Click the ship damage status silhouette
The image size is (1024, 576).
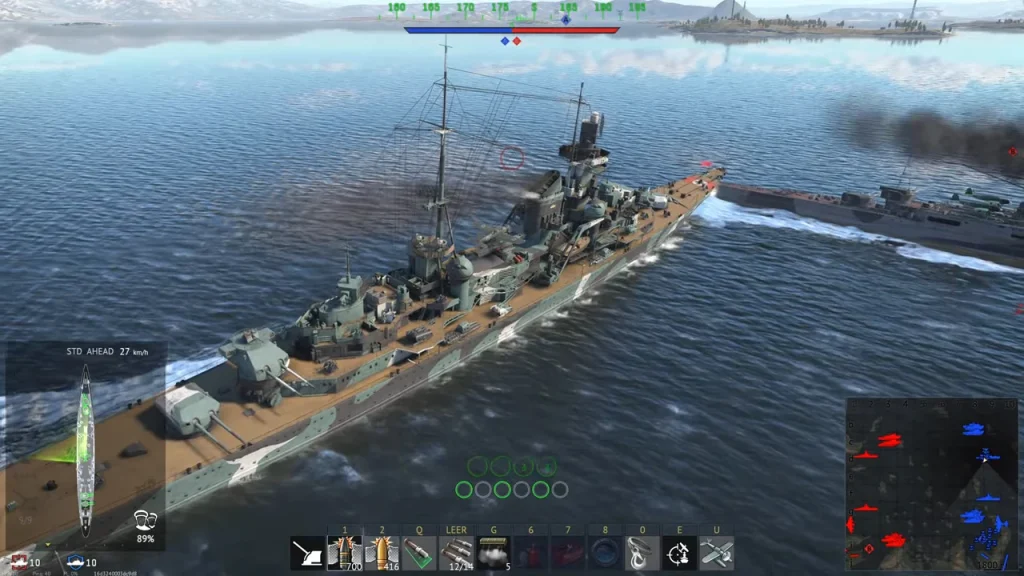[85, 448]
